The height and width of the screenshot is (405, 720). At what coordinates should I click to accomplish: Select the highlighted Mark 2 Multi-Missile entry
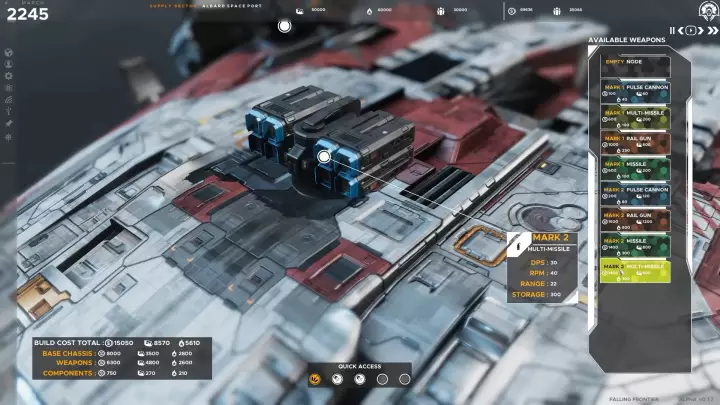click(635, 272)
